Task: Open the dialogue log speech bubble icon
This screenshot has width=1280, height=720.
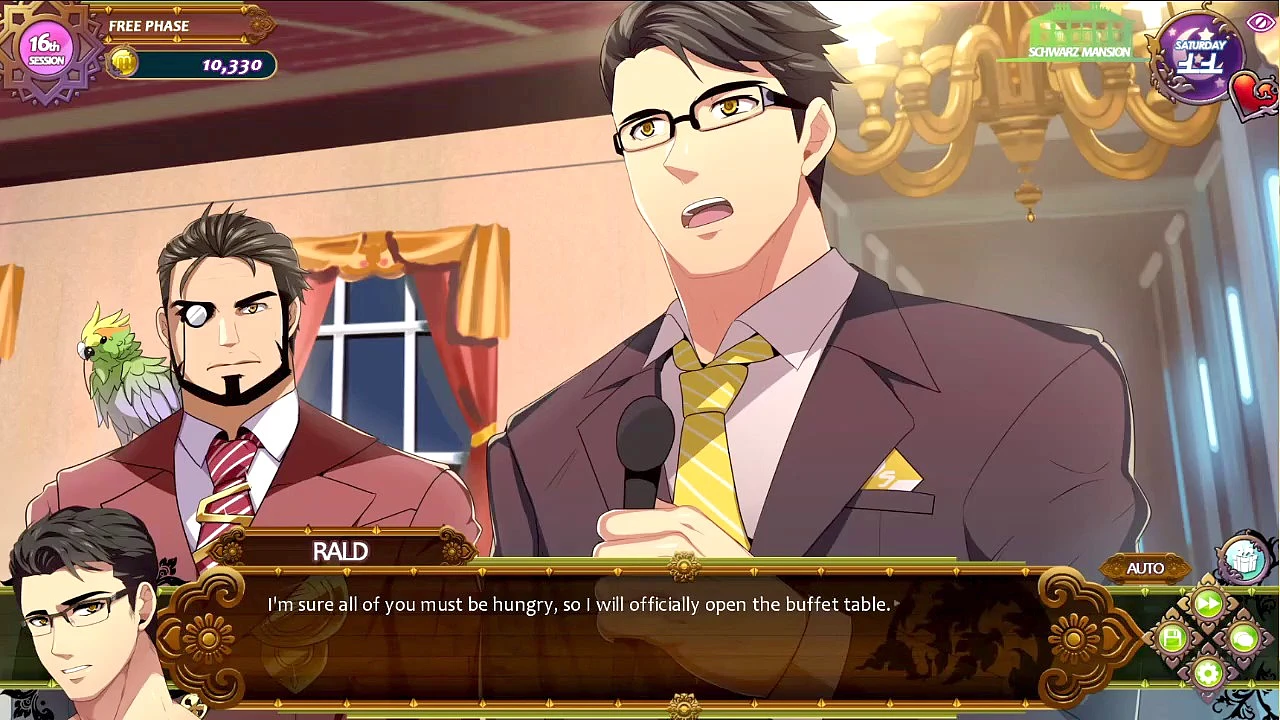Action: click(1243, 637)
